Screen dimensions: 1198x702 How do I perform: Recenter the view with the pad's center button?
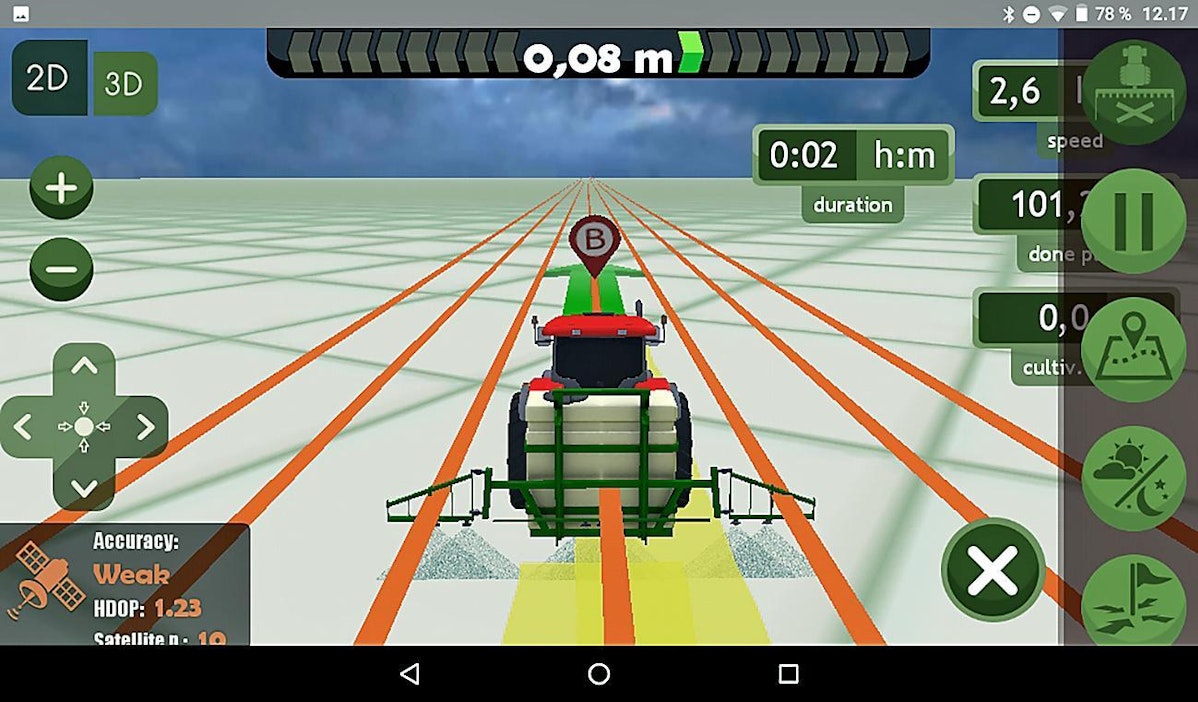(84, 427)
